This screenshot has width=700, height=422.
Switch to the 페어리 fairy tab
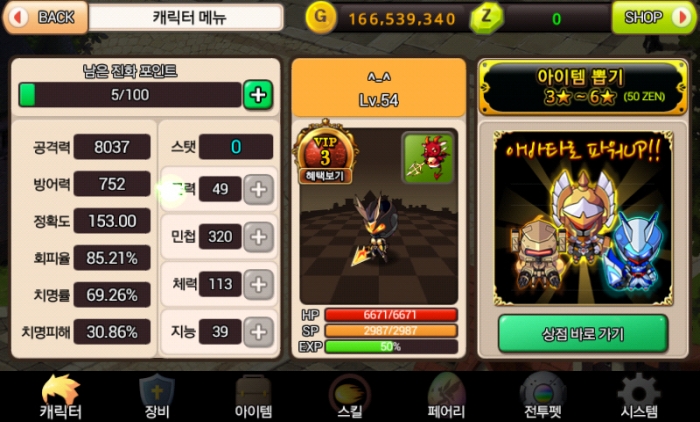click(446, 397)
